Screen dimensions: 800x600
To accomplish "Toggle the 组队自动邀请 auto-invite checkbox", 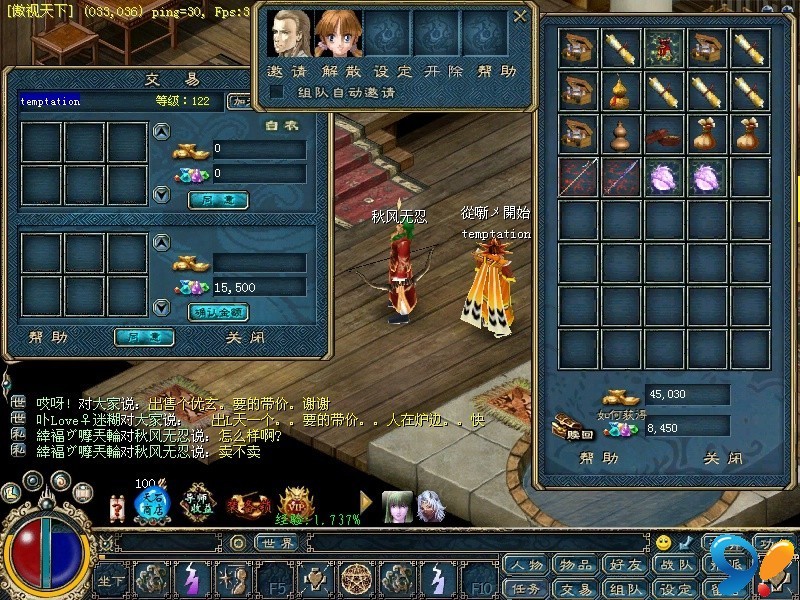I will (x=276, y=92).
